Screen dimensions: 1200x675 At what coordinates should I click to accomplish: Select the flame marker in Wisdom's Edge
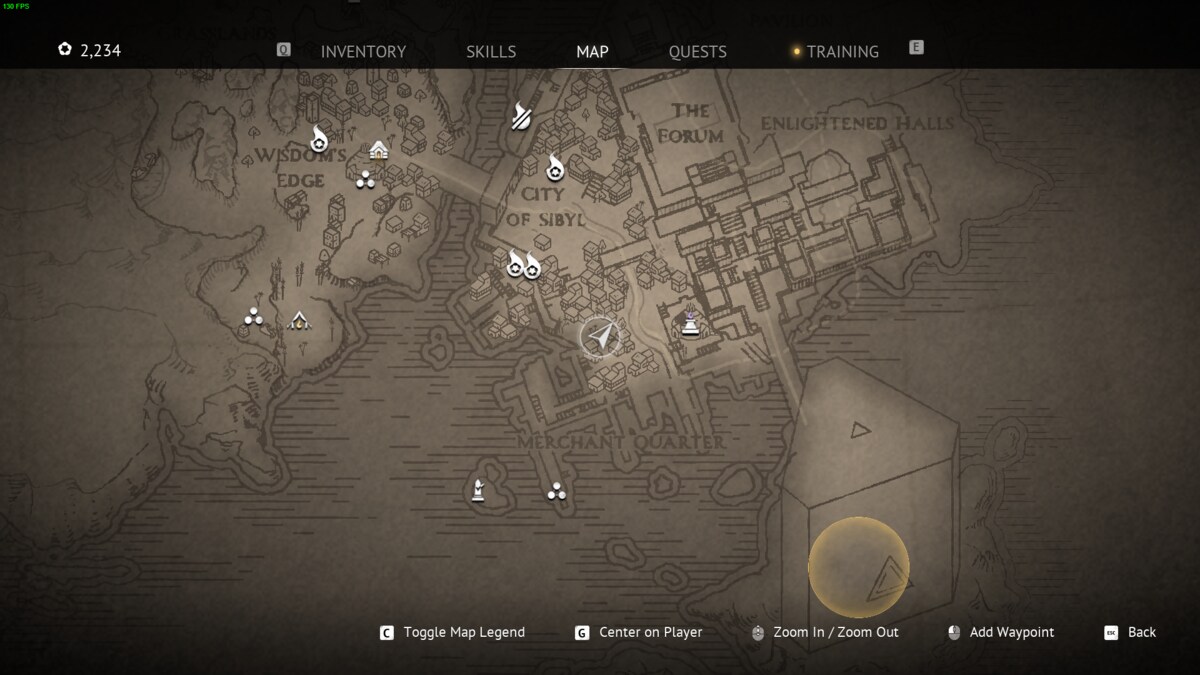pyautogui.click(x=319, y=139)
